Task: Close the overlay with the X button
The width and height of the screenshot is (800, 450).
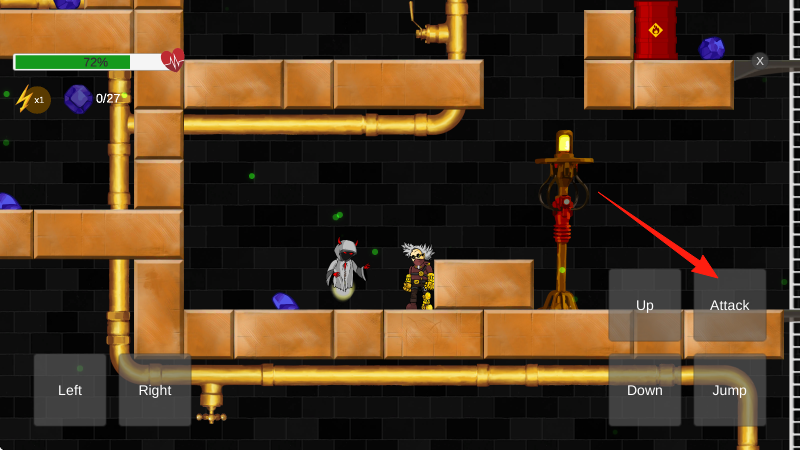Action: (760, 61)
